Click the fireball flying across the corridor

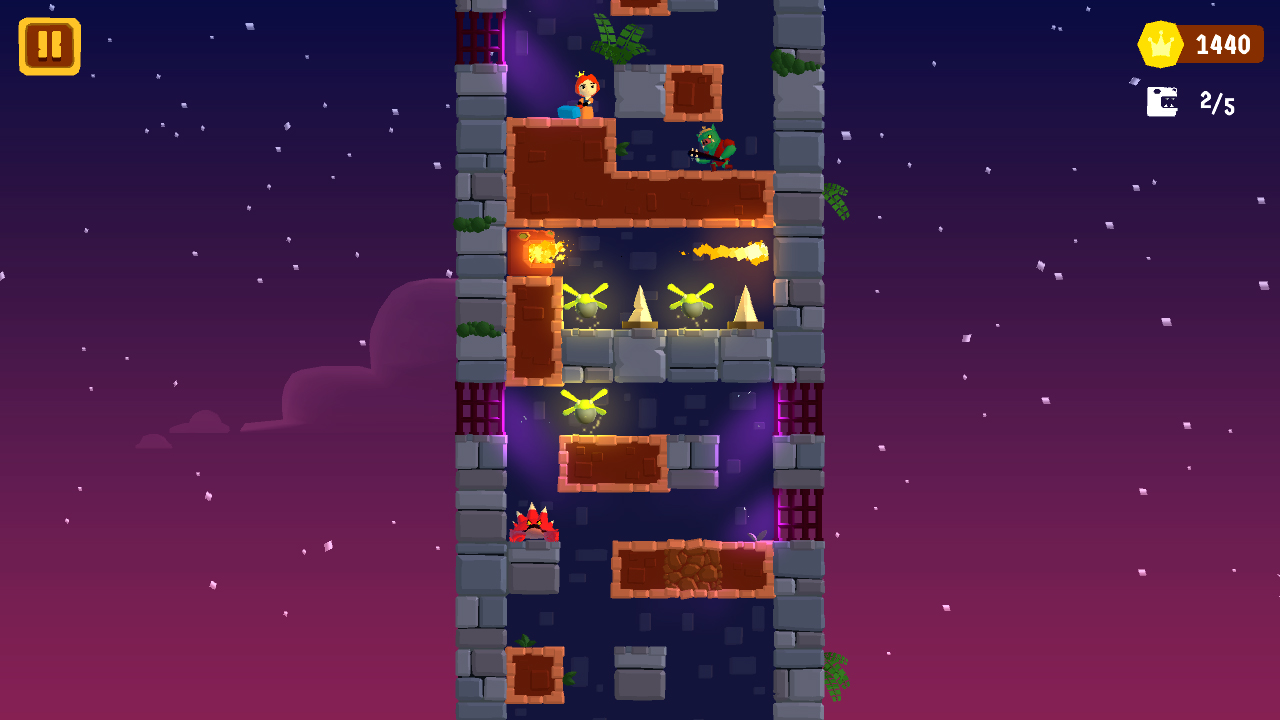click(x=730, y=252)
